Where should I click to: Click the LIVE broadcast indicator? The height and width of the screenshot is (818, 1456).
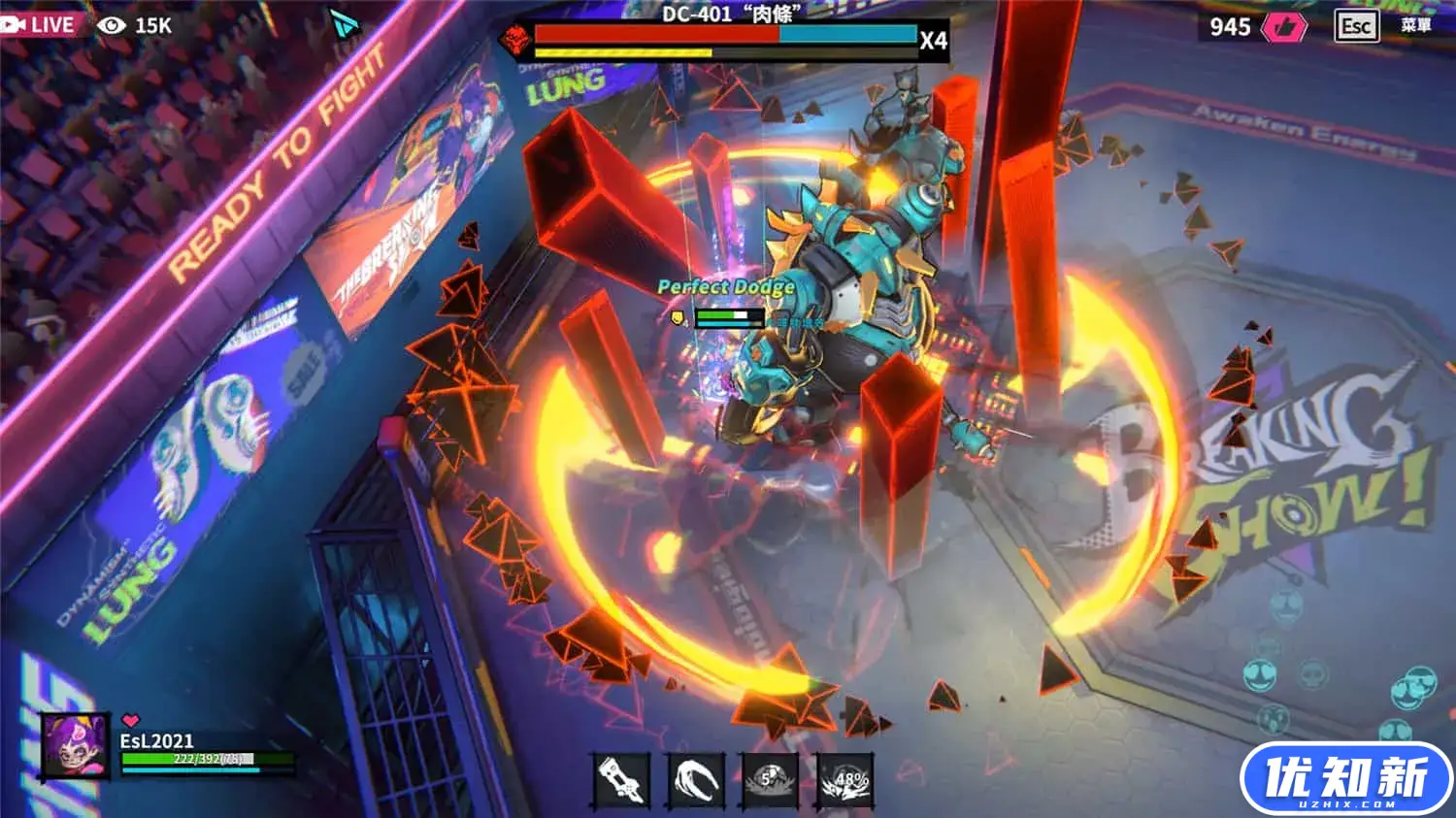[39, 24]
